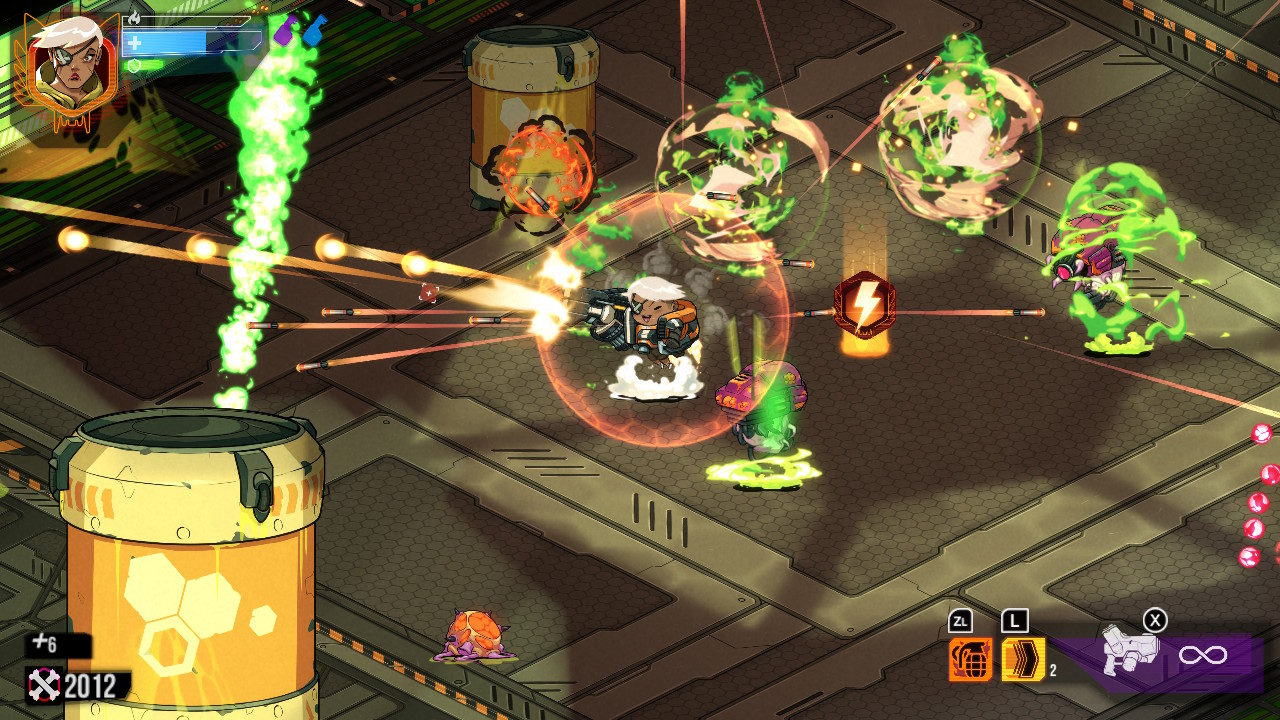The width and height of the screenshot is (1280, 720).
Task: Trigger the yellow chevron dash ability
Action: (1022, 659)
